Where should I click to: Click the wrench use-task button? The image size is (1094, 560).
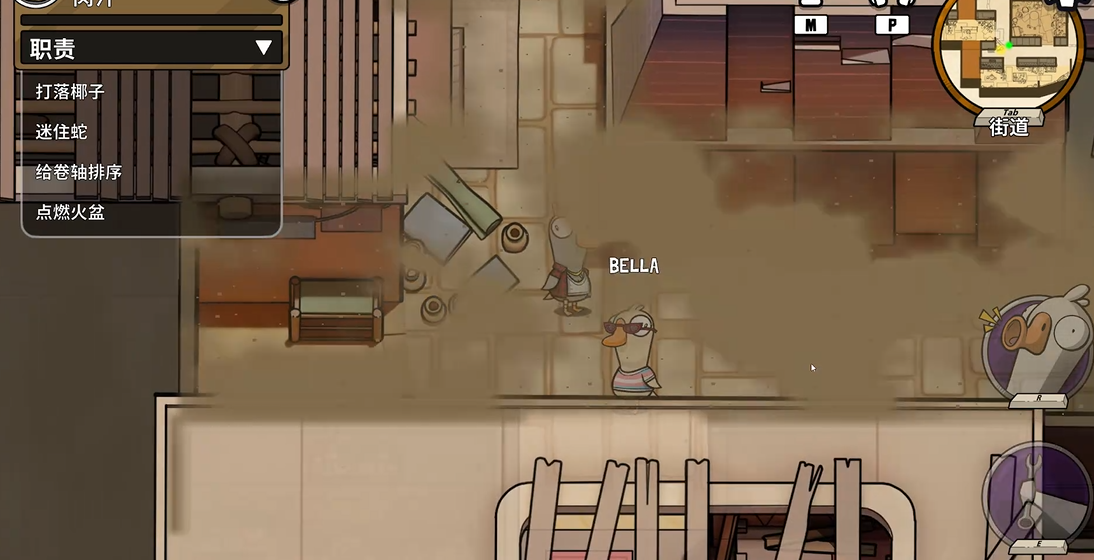pos(1036,494)
